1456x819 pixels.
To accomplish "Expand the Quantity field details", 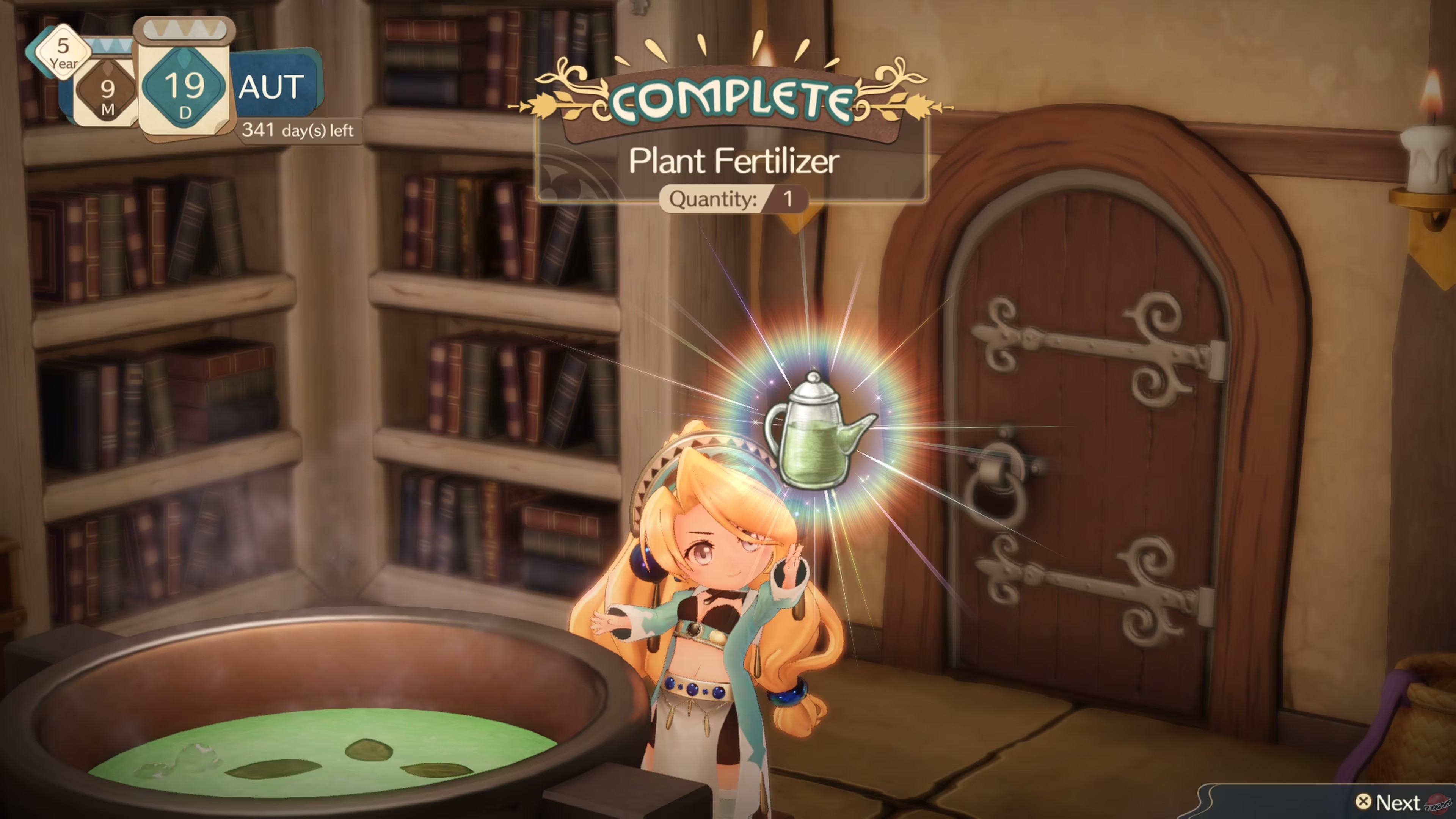I will [735, 199].
